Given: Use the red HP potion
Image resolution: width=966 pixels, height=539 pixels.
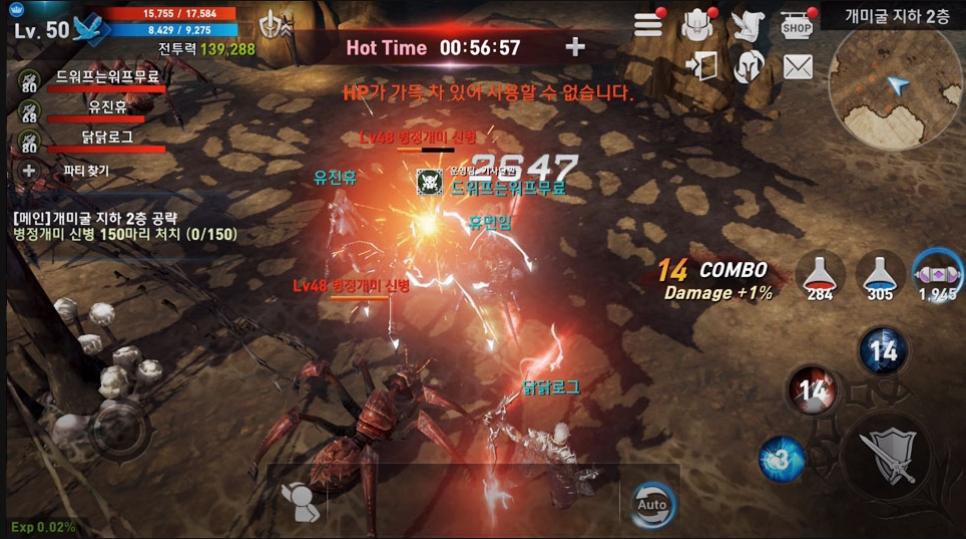Looking at the screenshot, I should point(822,274).
